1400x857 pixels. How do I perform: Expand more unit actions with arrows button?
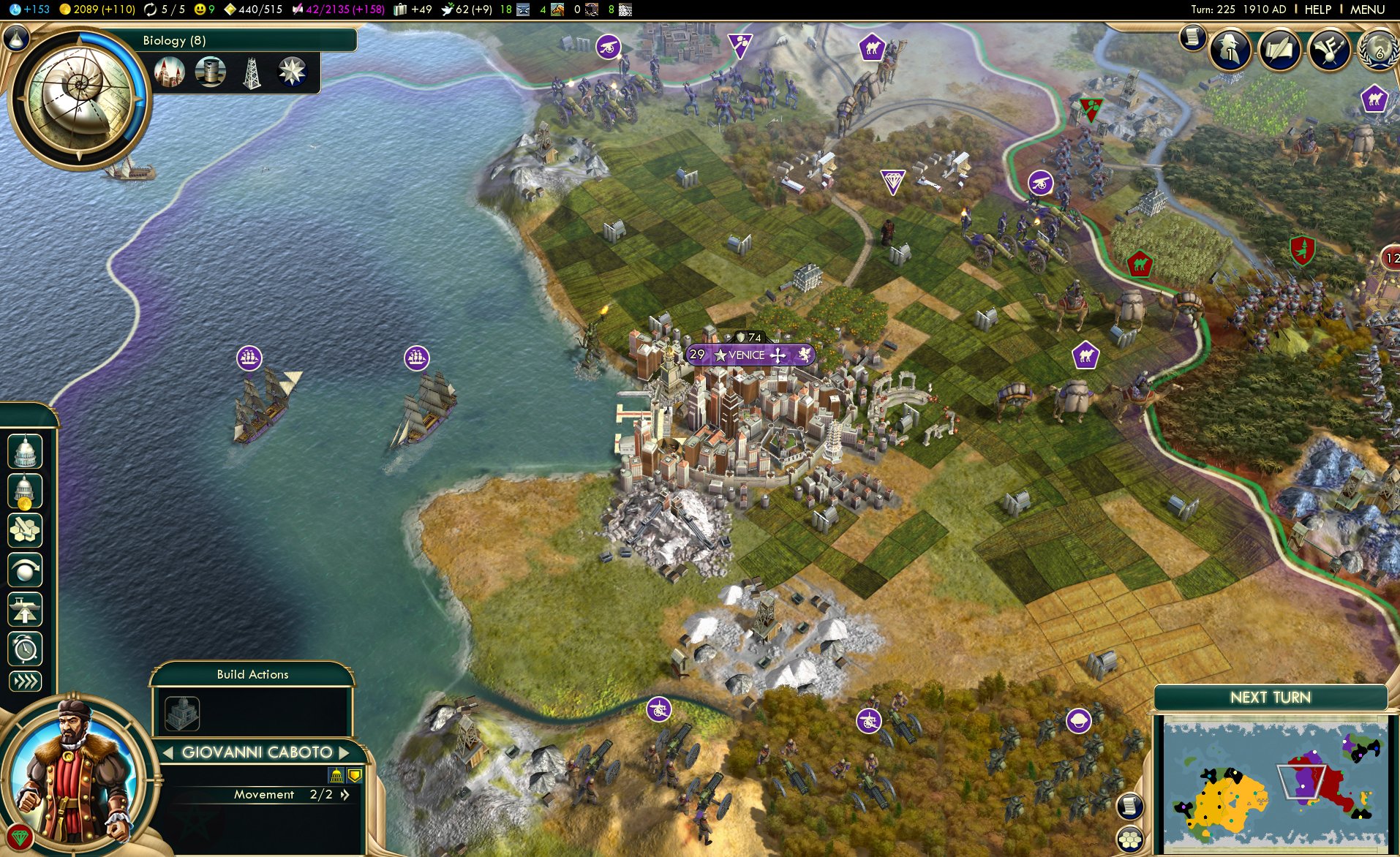(25, 682)
